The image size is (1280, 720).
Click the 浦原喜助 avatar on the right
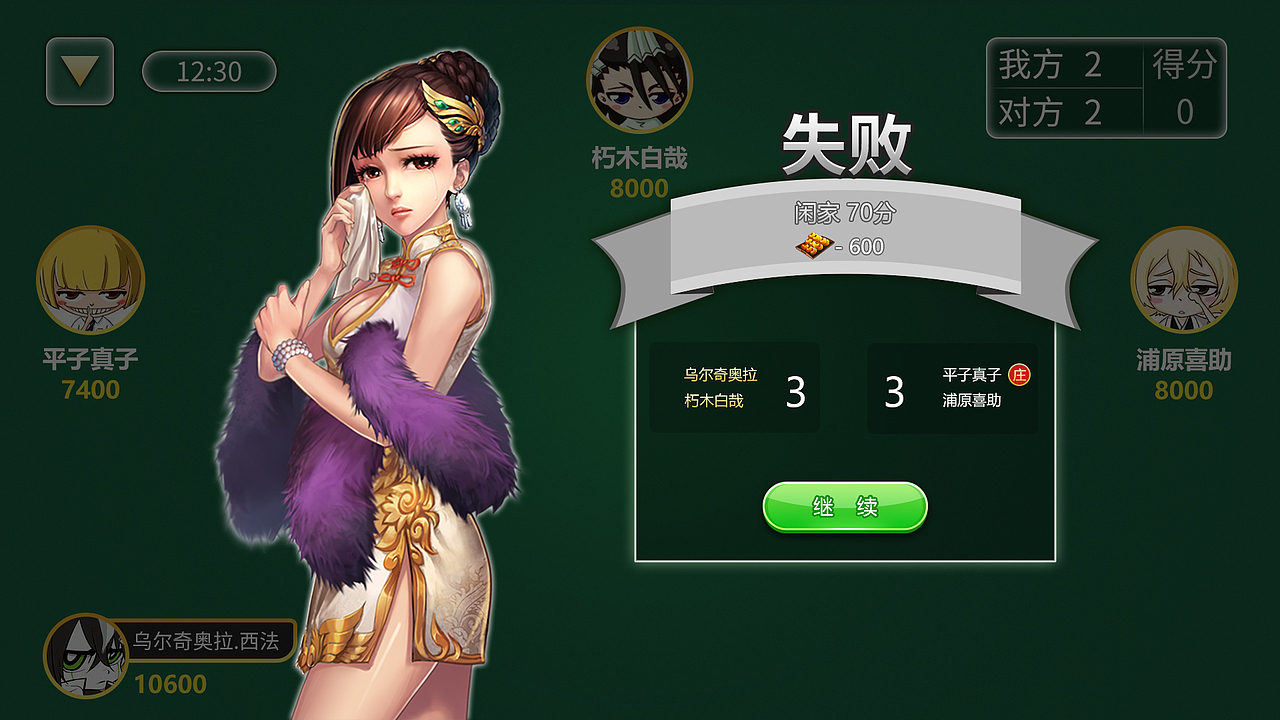[1185, 285]
